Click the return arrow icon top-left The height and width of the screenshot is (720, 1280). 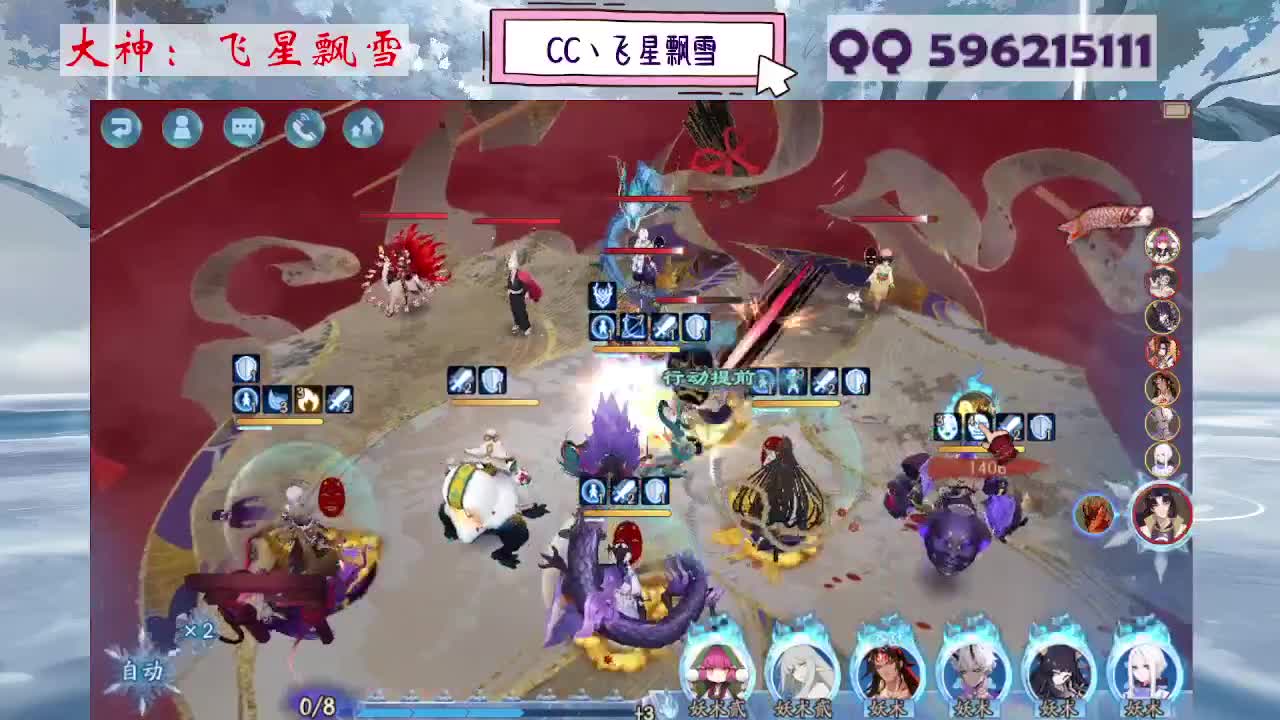(x=121, y=128)
